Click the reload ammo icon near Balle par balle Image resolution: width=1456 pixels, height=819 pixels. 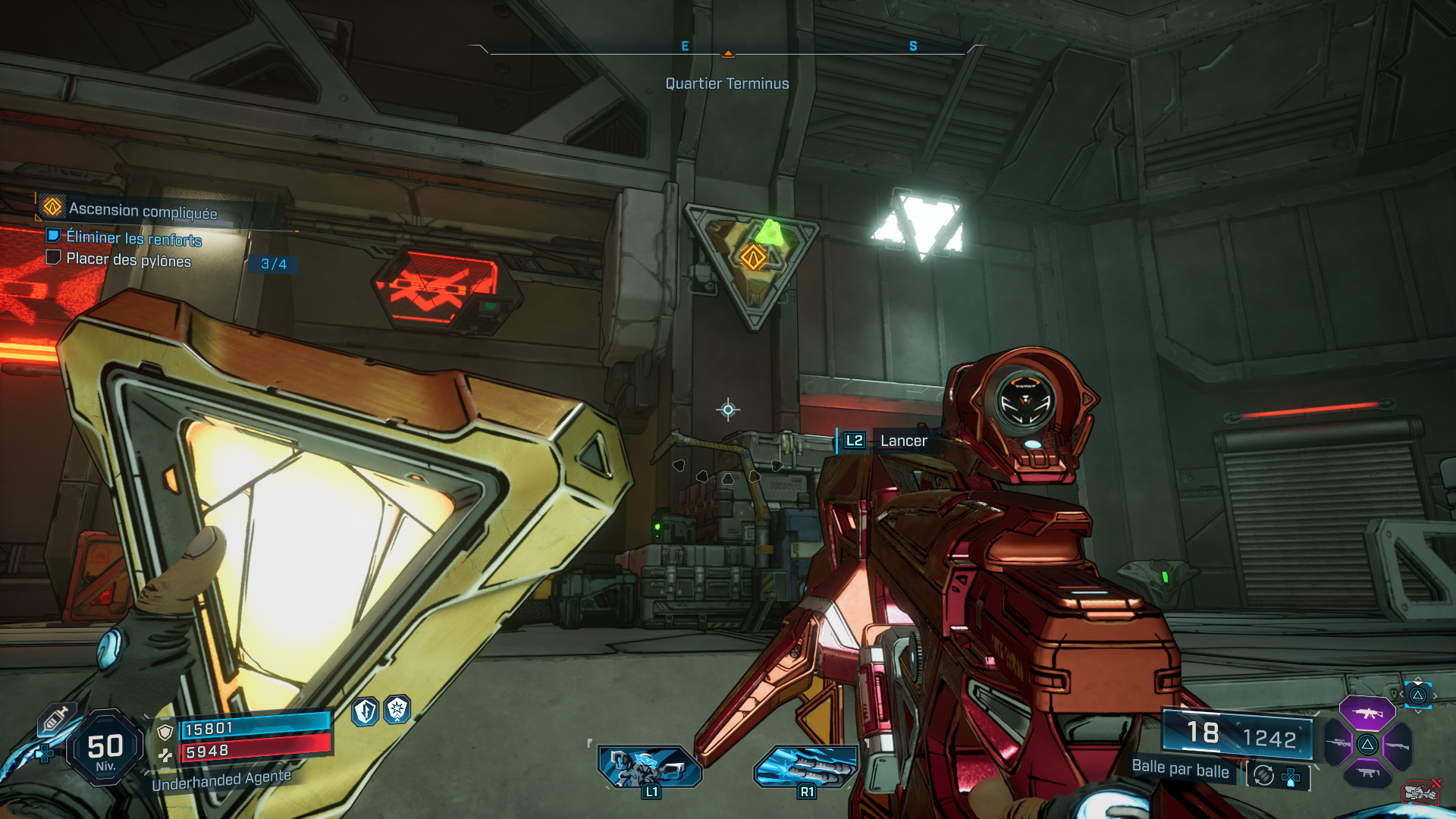click(1262, 777)
